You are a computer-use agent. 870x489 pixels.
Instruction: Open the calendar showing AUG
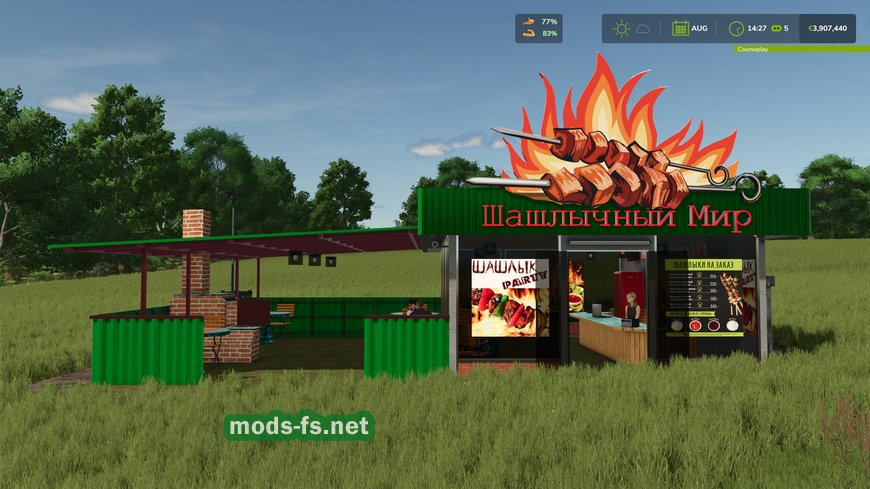pyautogui.click(x=681, y=28)
